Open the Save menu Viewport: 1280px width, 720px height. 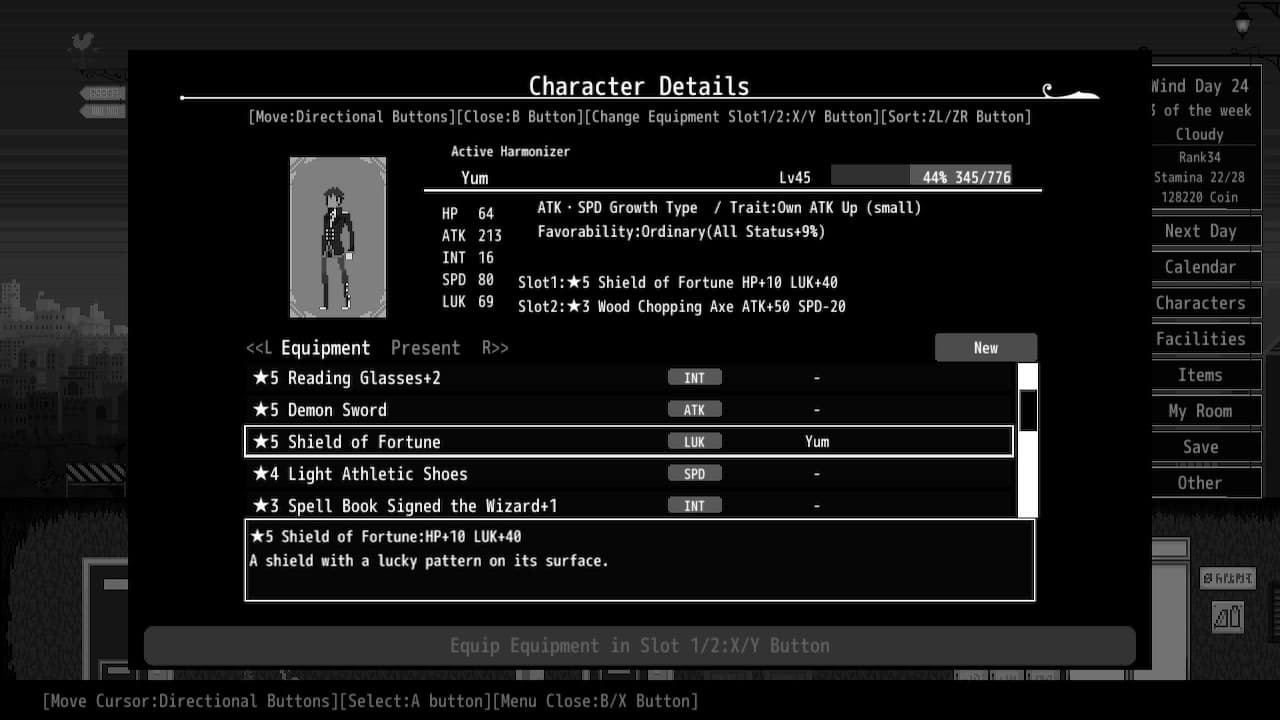pyautogui.click(x=1199, y=447)
